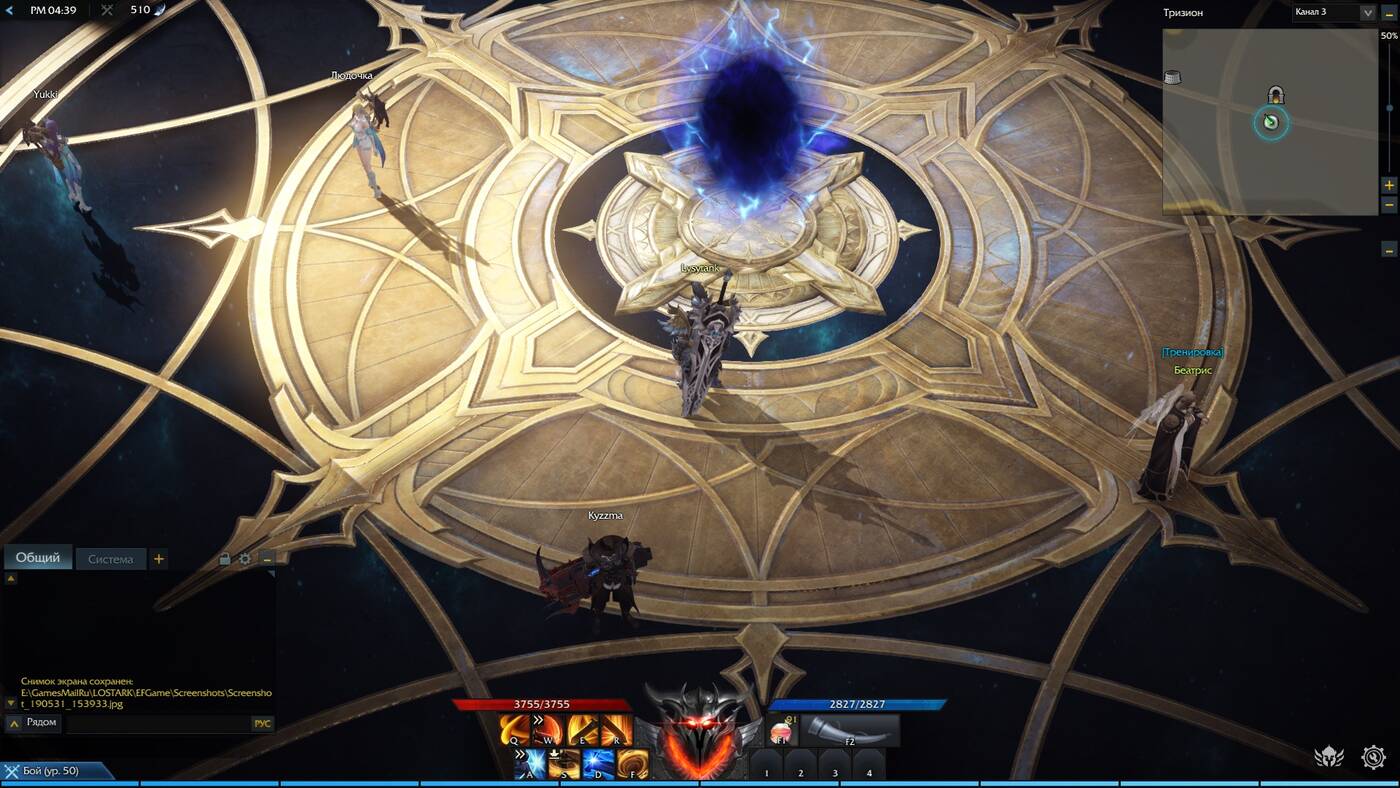Open the Бой (ур. 50) level panel
Image resolution: width=1400 pixels, height=788 pixels.
(x=56, y=771)
